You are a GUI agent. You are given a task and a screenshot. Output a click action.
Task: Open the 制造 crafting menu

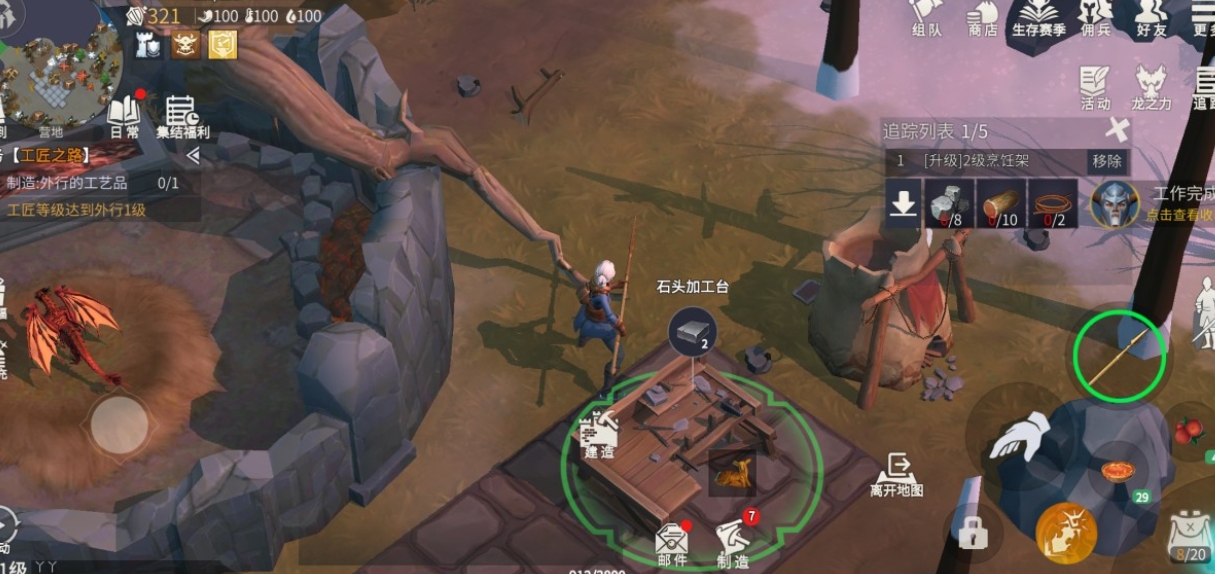pos(733,543)
